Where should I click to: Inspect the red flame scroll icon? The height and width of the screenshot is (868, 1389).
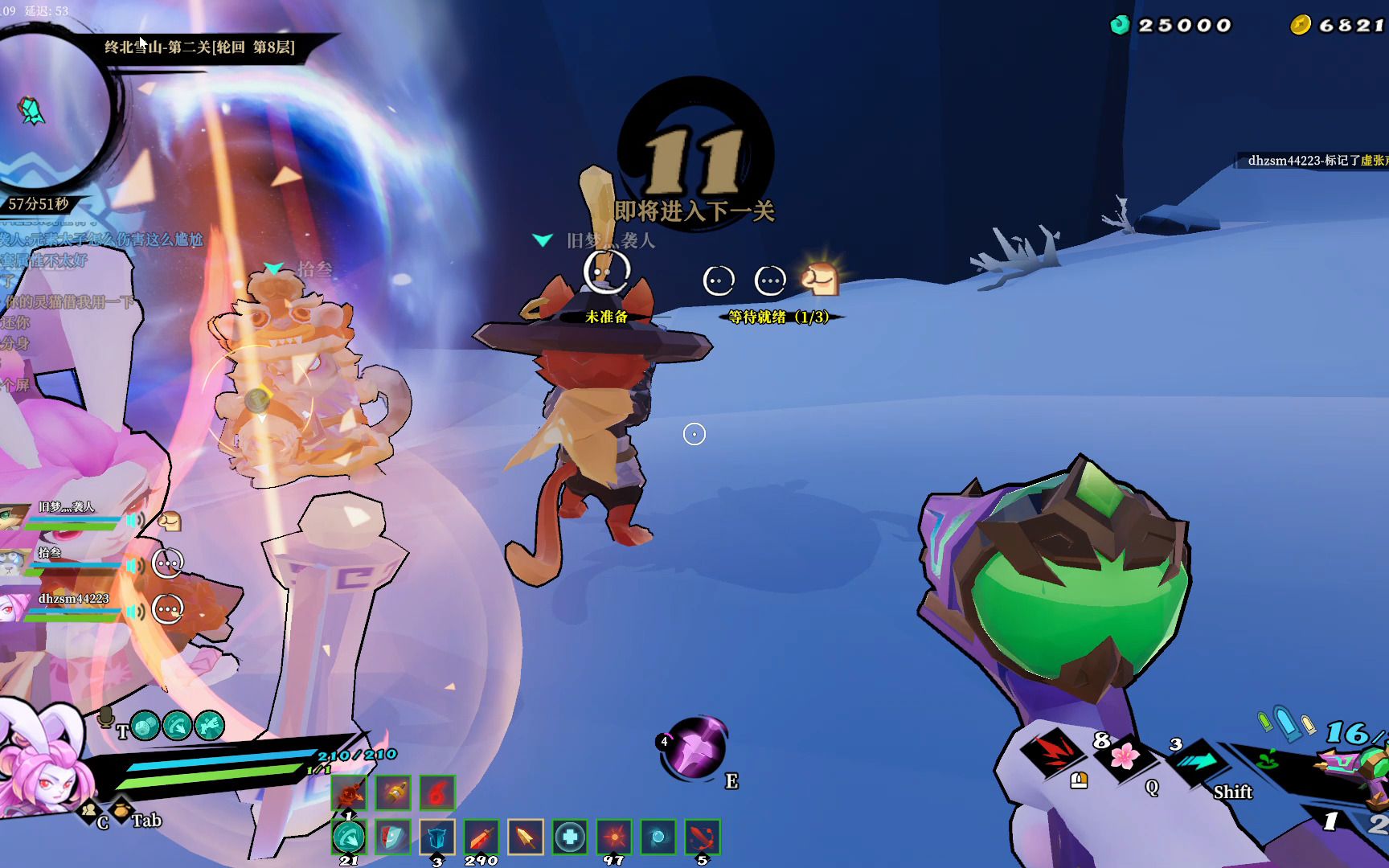pyautogui.click(x=436, y=792)
